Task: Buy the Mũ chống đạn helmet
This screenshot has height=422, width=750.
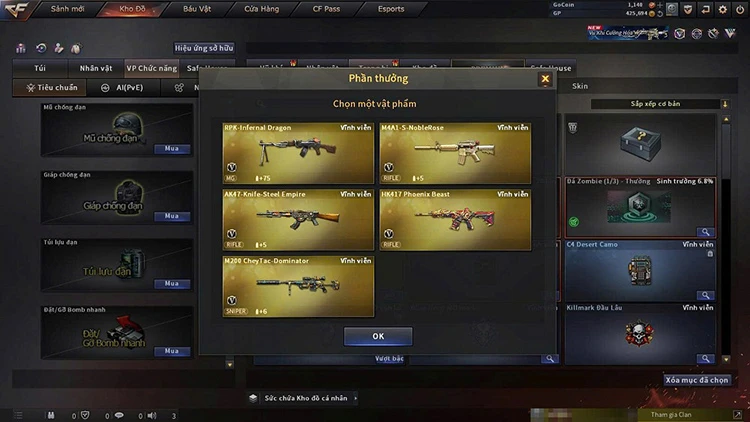Action: [x=172, y=148]
